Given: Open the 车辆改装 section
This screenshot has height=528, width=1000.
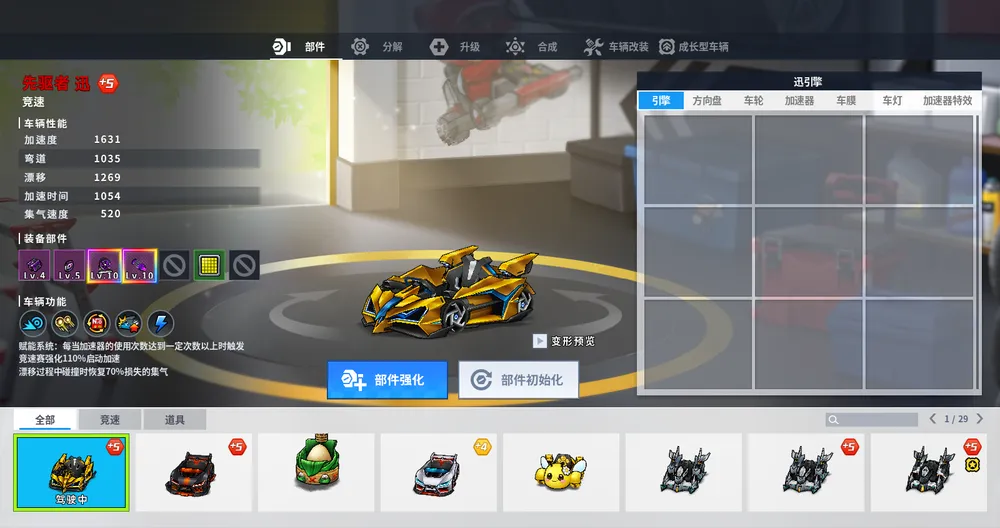Looking at the screenshot, I should [617, 47].
